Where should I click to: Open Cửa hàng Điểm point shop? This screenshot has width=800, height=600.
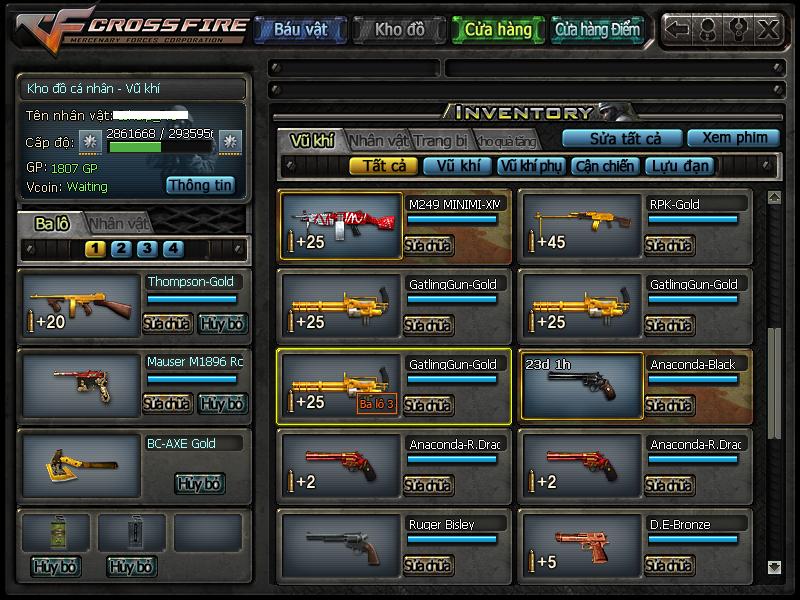[x=597, y=30]
